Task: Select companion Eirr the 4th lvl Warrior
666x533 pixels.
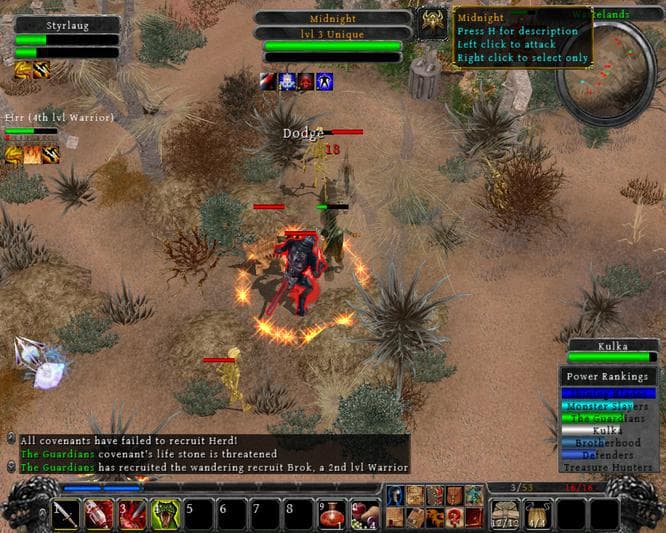Action: tap(58, 118)
